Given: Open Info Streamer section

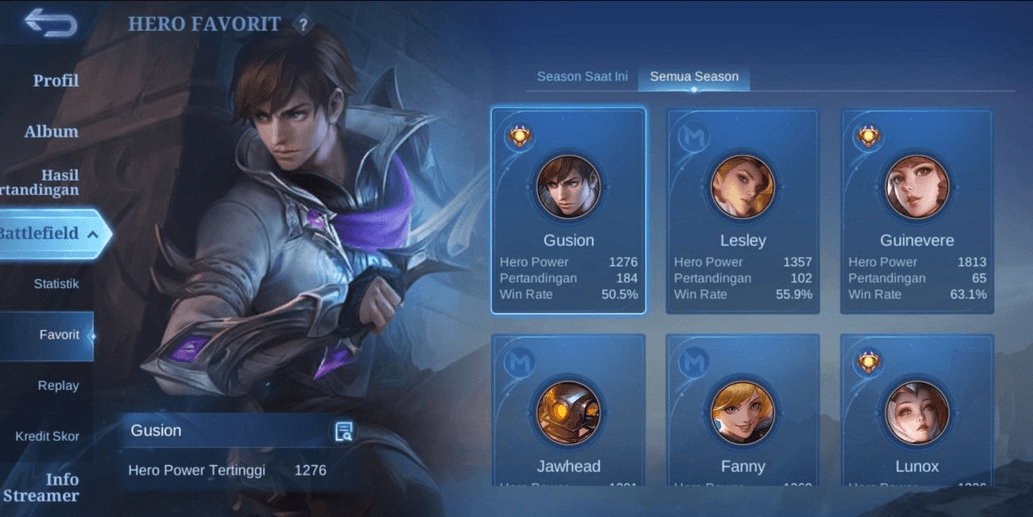Looking at the screenshot, I should pyautogui.click(x=50, y=487).
